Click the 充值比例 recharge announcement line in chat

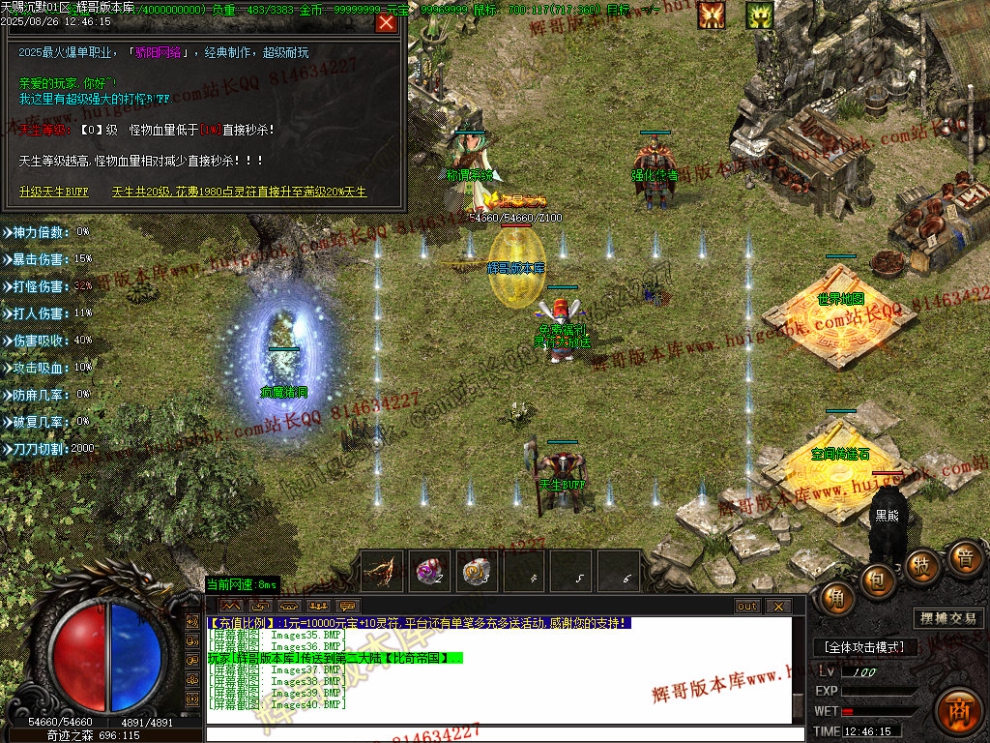coord(420,623)
